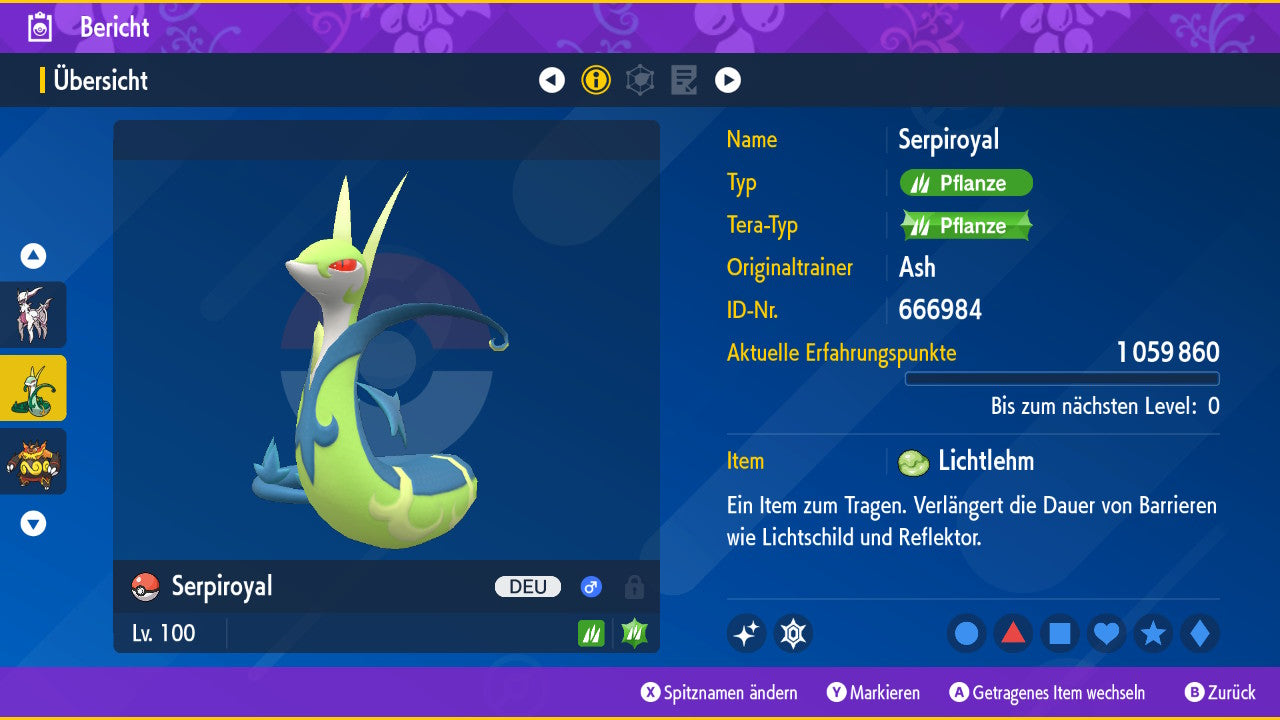The width and height of the screenshot is (1280, 720).
Task: Choose Getragenes Item wechseln
Action: (1047, 692)
